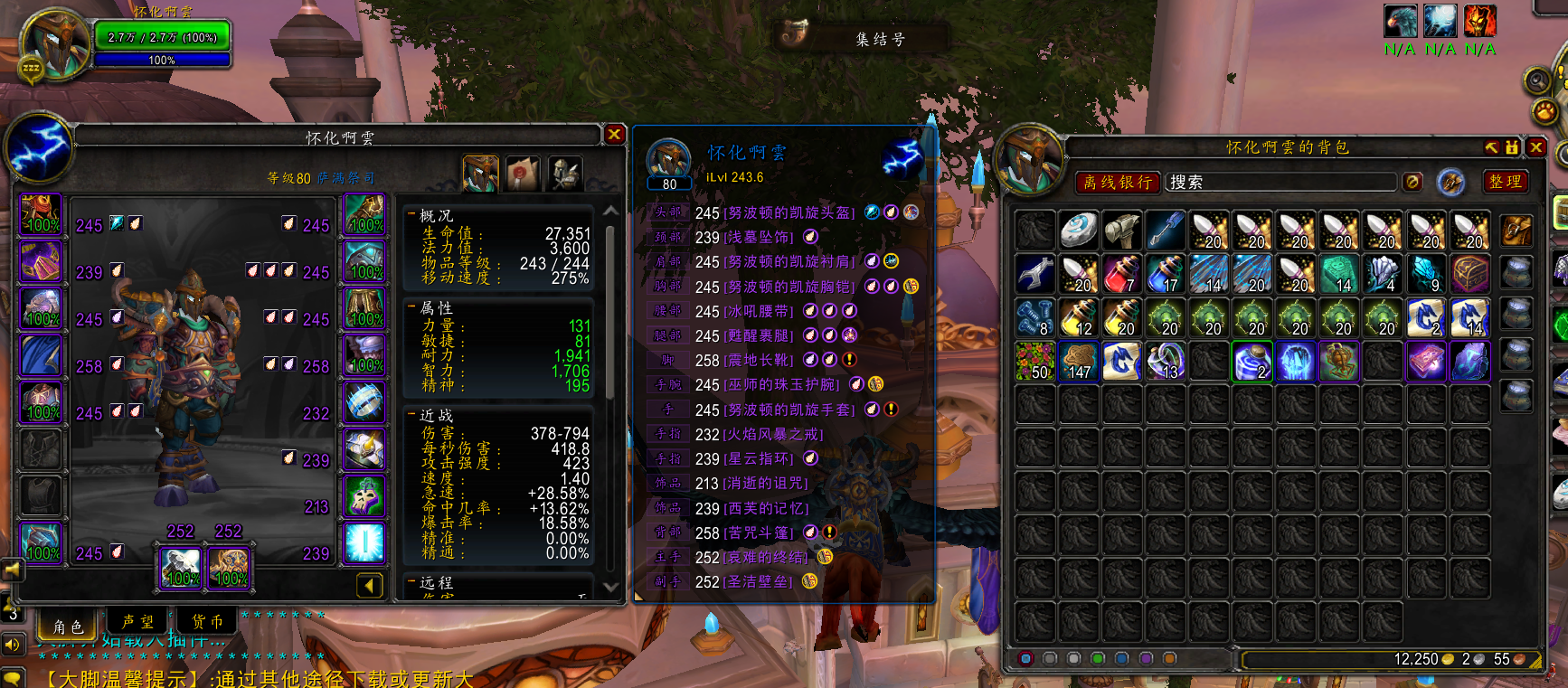Select the equipped main-hand weapon slot
This screenshot has width=1568, height=688.
(x=181, y=567)
